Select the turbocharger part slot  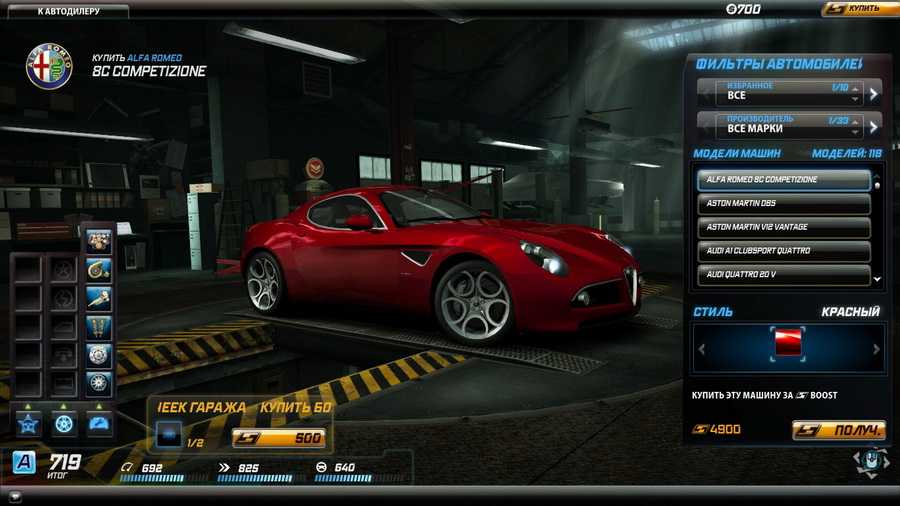click(98, 269)
